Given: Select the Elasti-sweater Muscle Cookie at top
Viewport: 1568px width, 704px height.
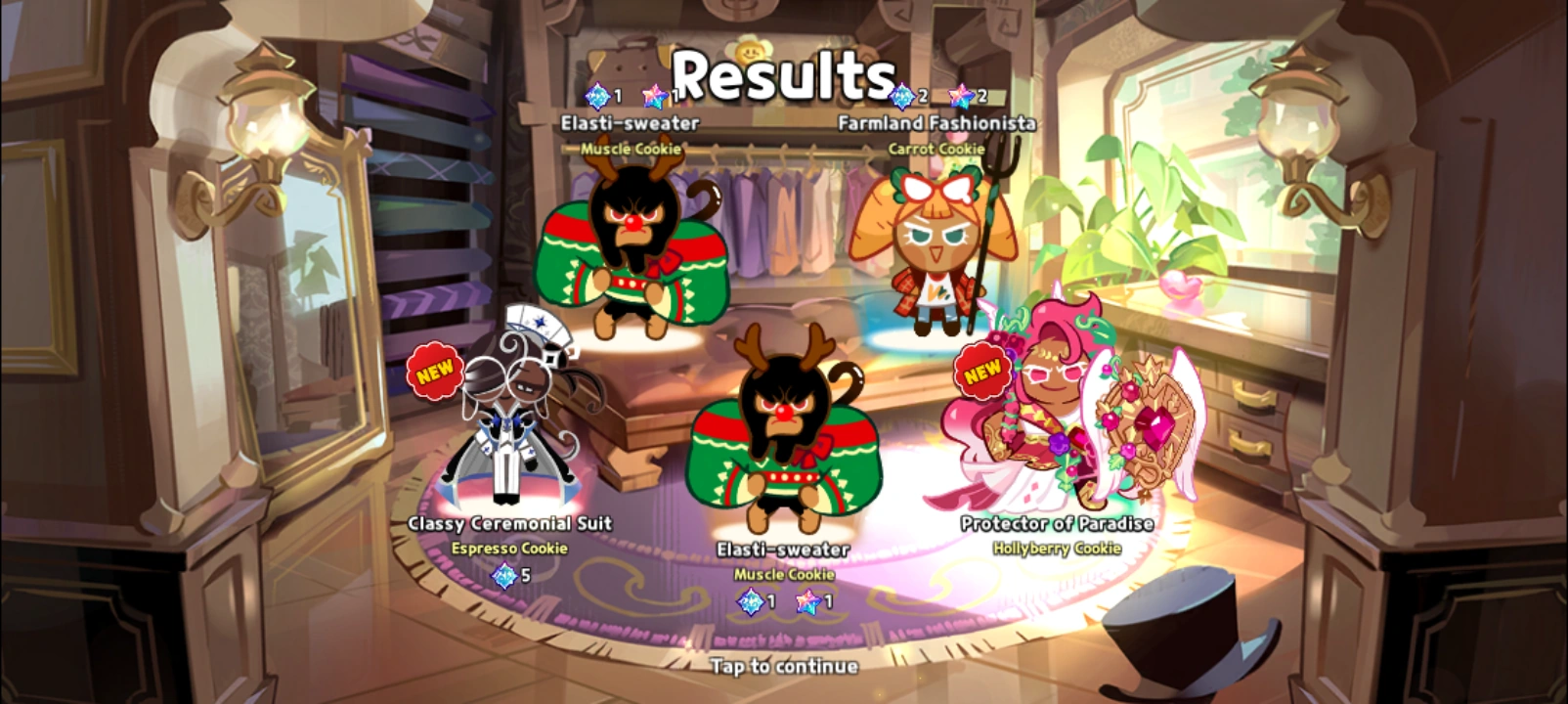Looking at the screenshot, I should 633,254.
